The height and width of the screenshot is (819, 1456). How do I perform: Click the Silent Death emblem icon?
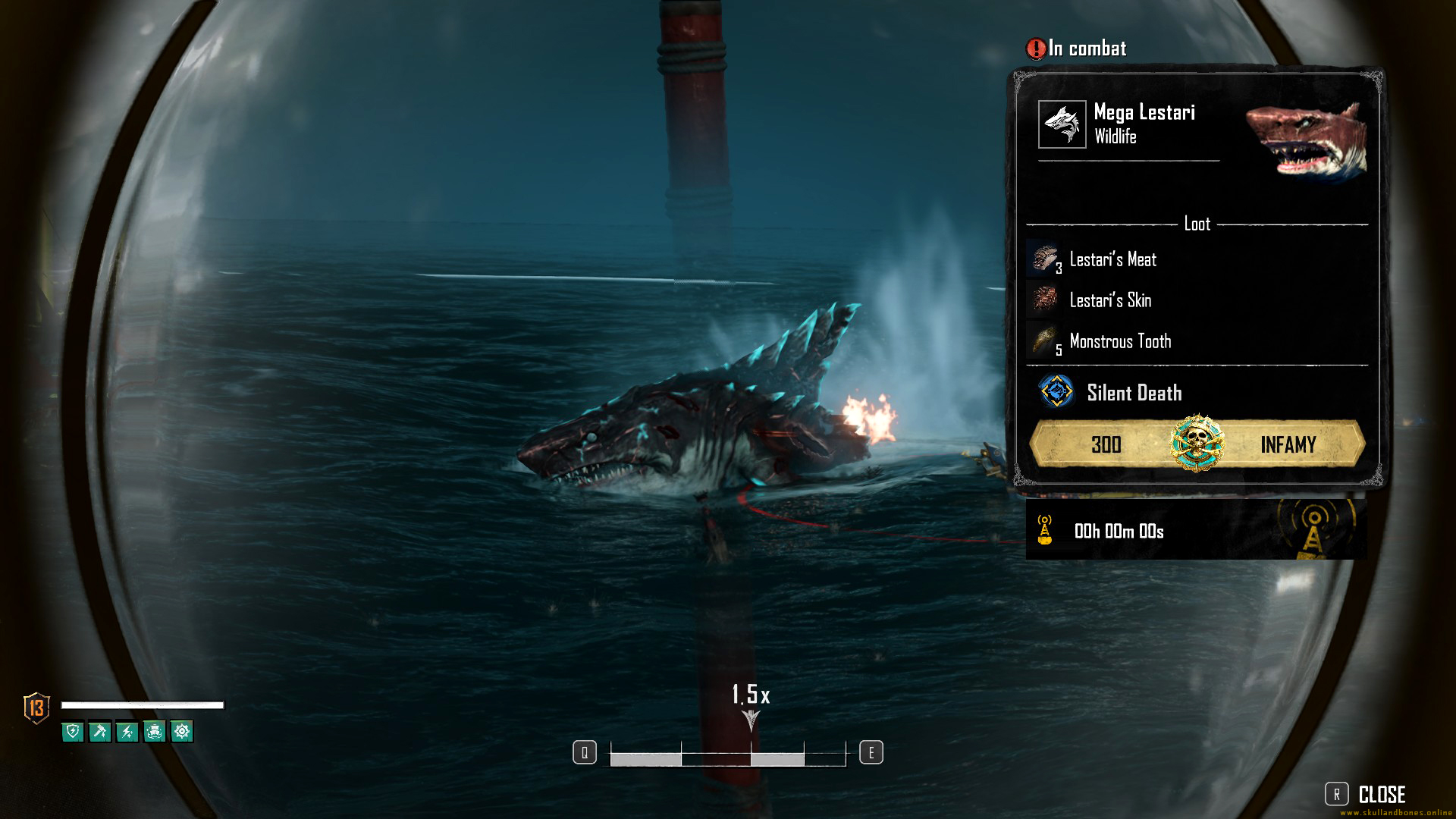pos(1056,392)
